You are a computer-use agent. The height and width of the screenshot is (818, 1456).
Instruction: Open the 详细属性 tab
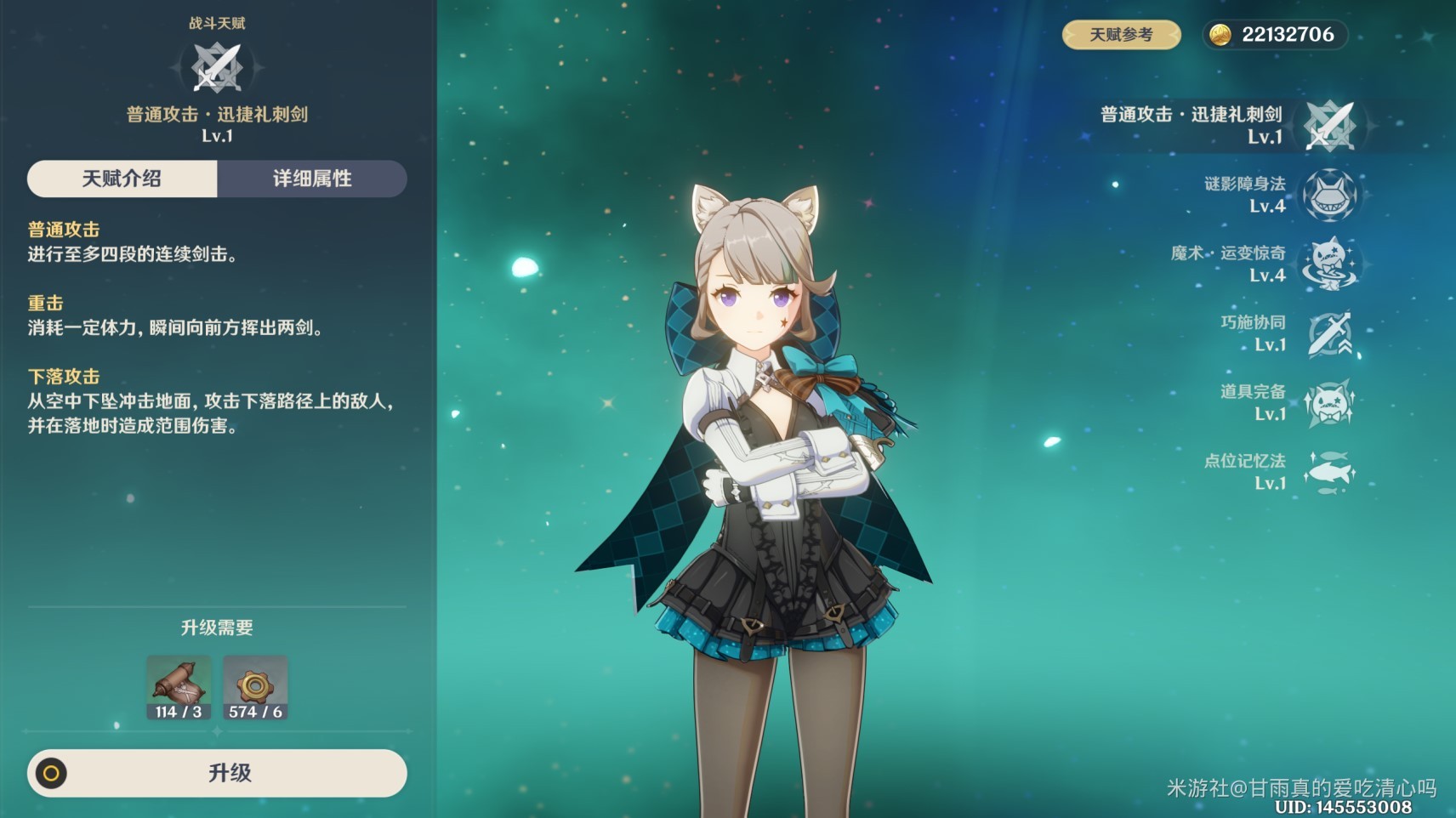tap(312, 179)
